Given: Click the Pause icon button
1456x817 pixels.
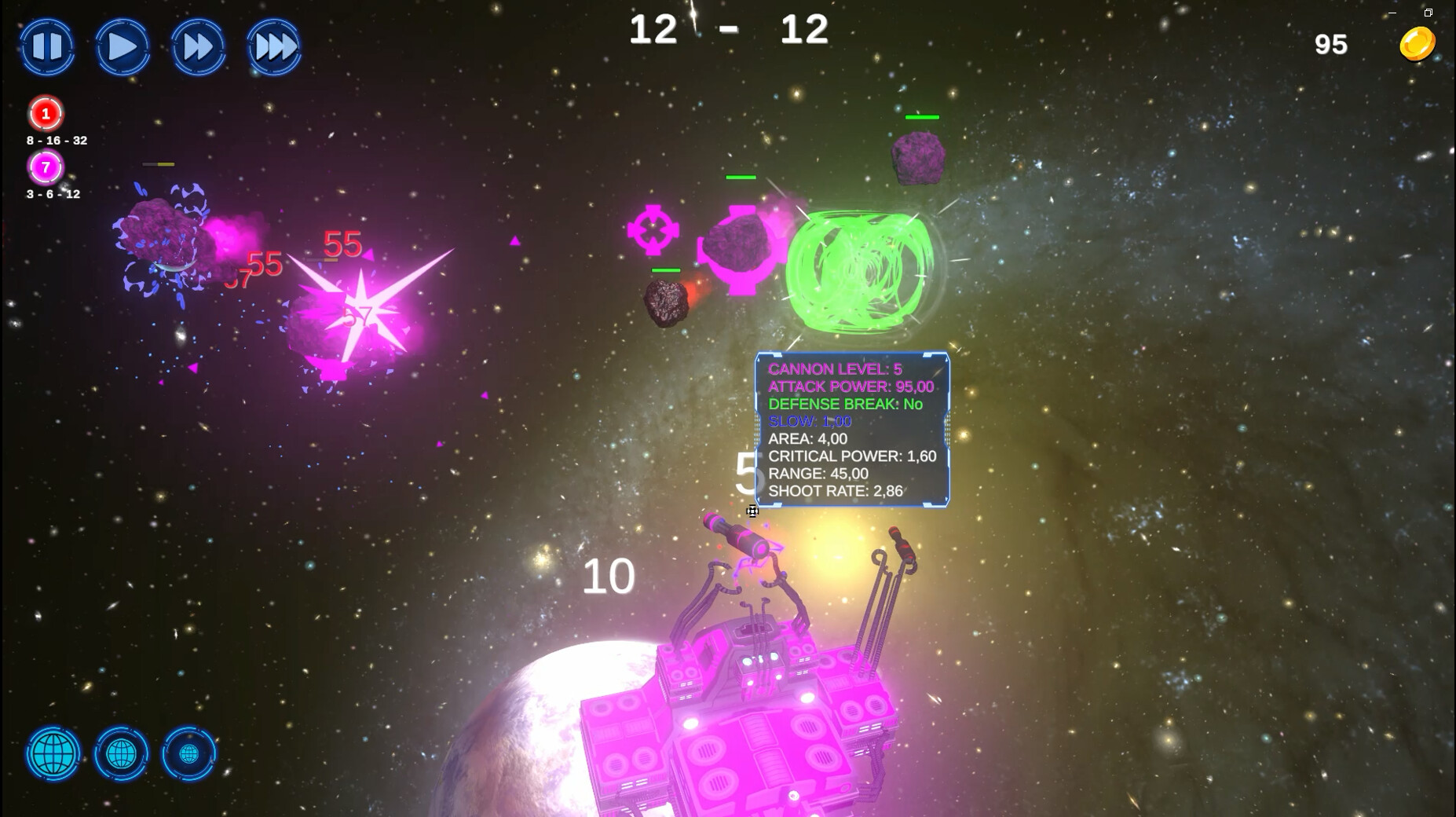Looking at the screenshot, I should (47, 47).
